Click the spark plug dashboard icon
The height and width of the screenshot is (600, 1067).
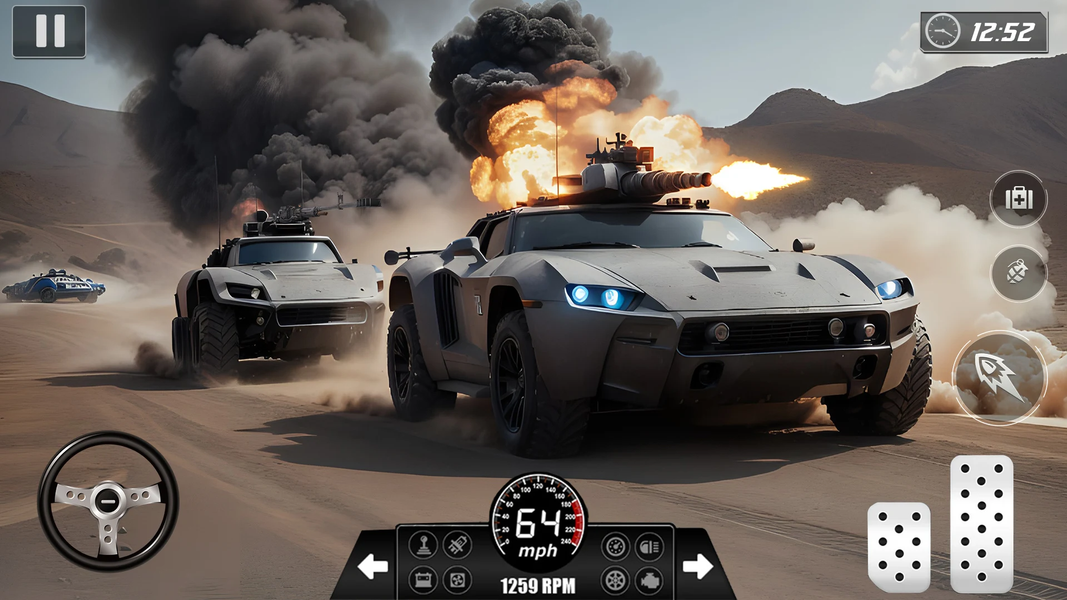(457, 546)
